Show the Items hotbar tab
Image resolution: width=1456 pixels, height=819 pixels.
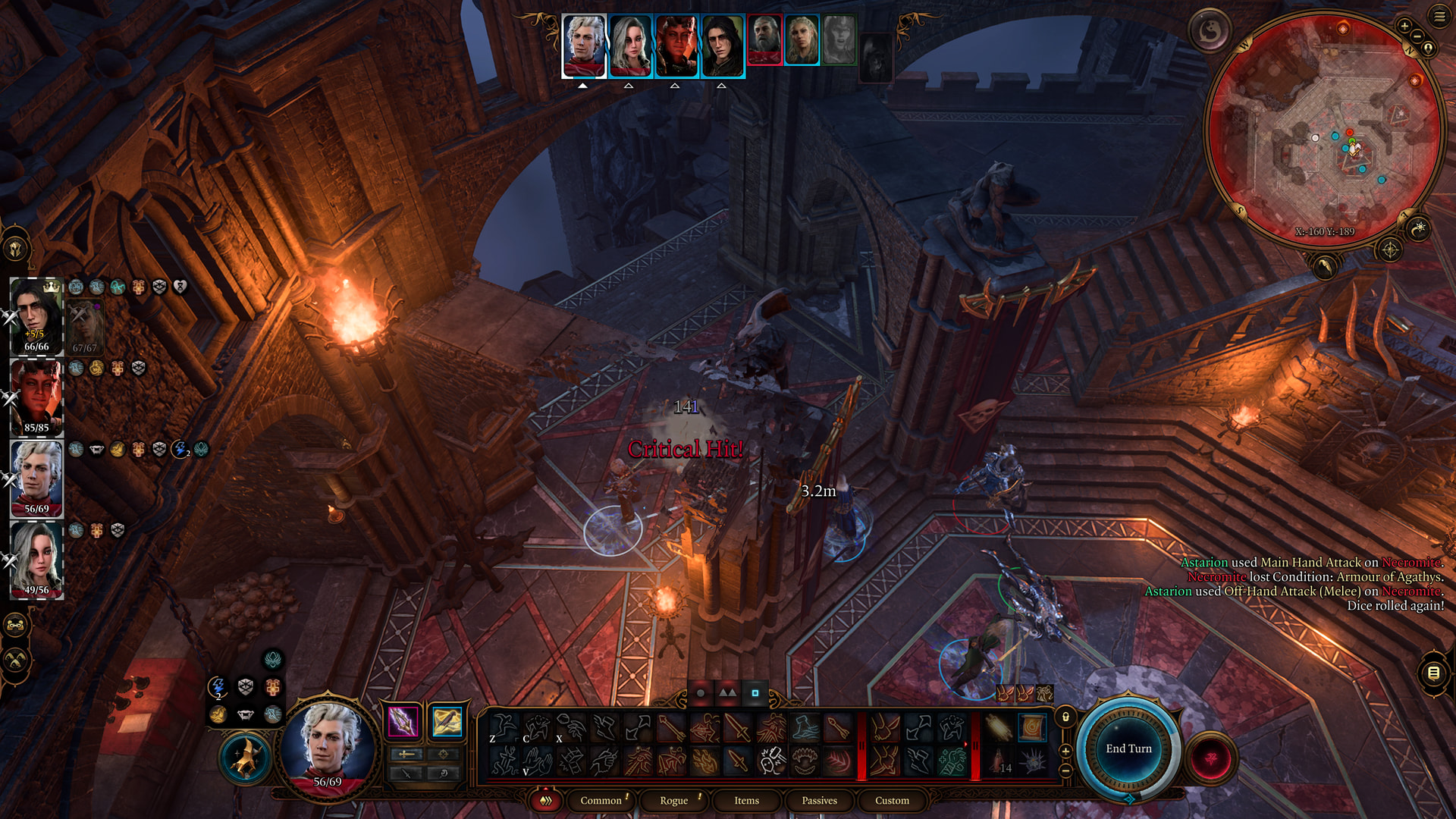pyautogui.click(x=746, y=800)
